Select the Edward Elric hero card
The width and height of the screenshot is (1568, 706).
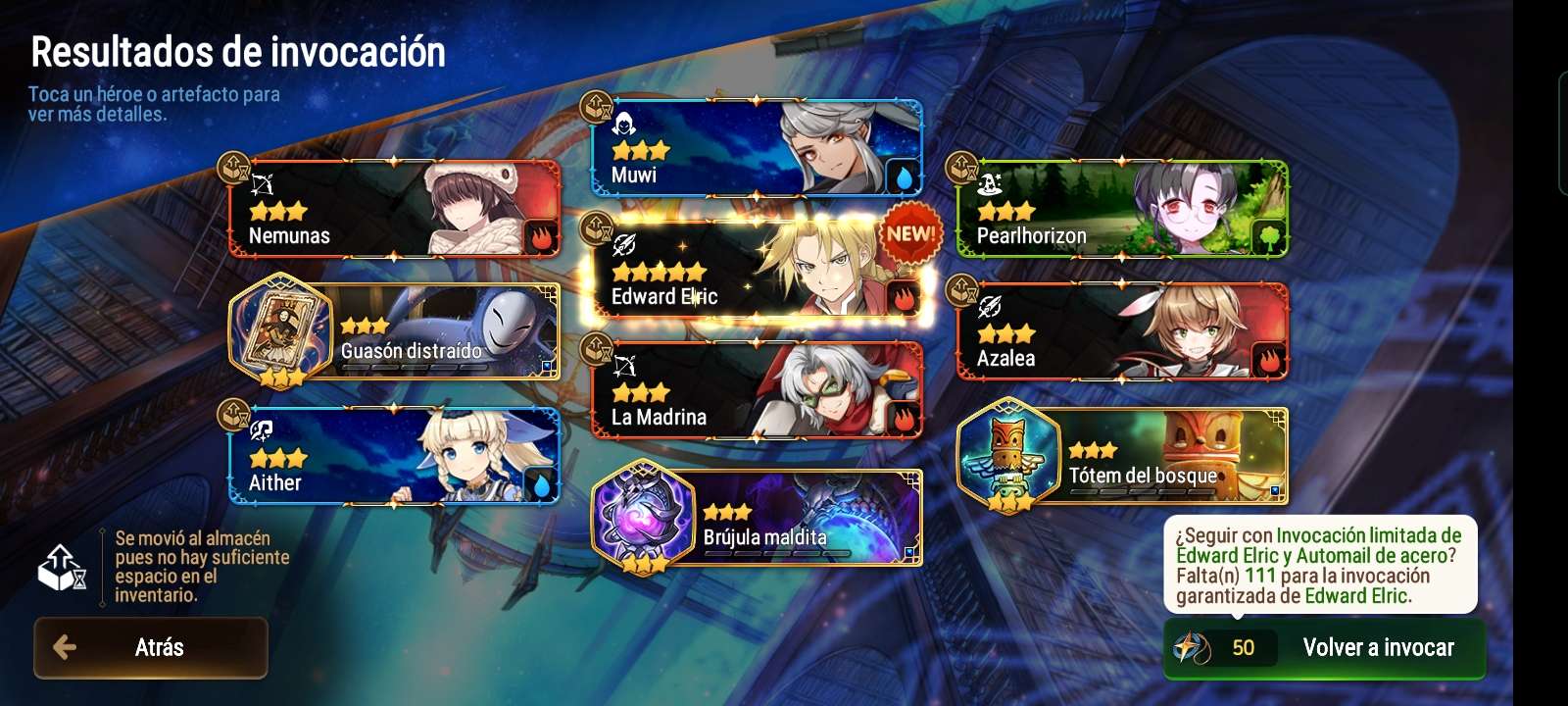point(757,270)
